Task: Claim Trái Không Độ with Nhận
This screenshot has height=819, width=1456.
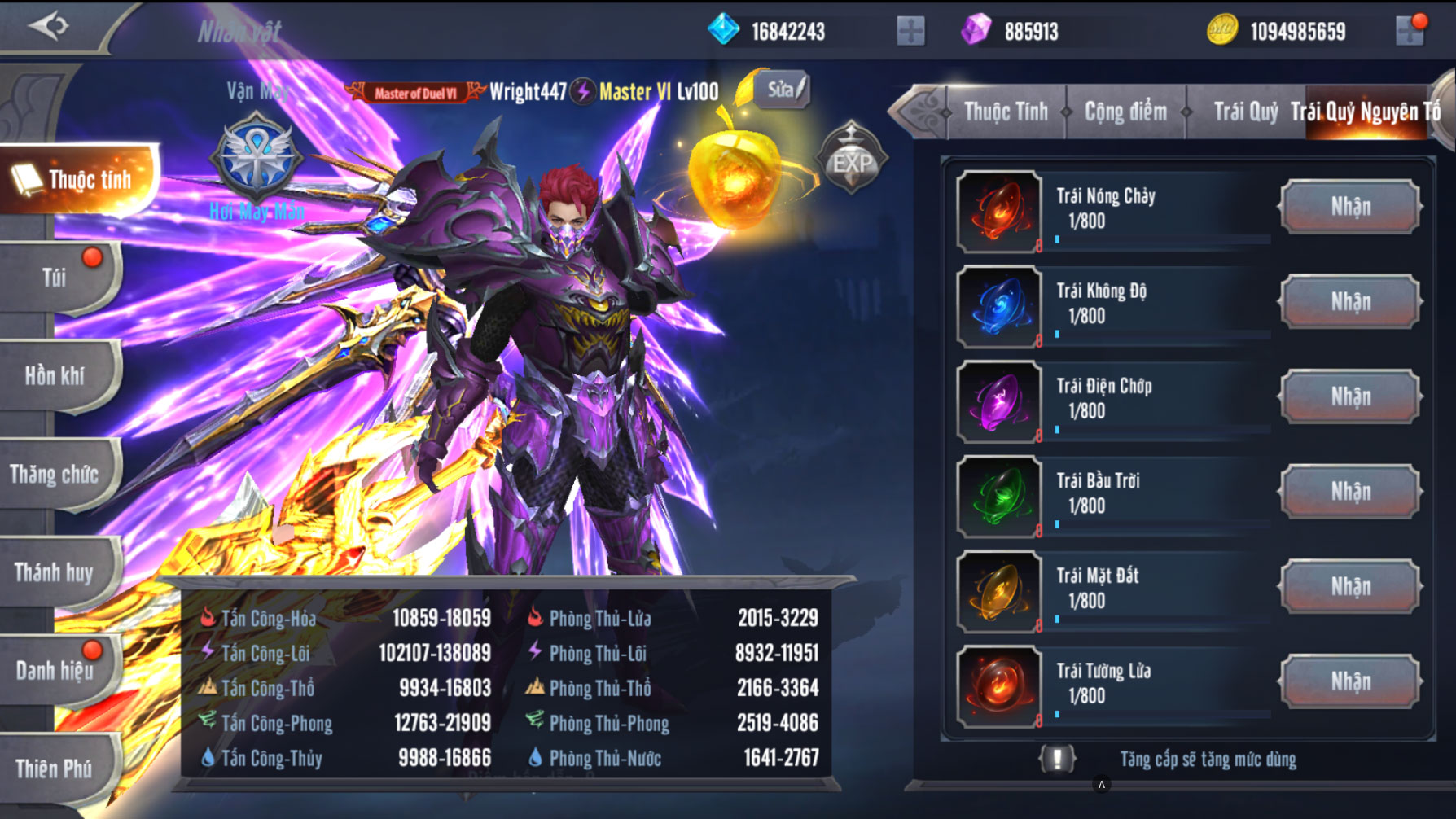Action: [1350, 302]
